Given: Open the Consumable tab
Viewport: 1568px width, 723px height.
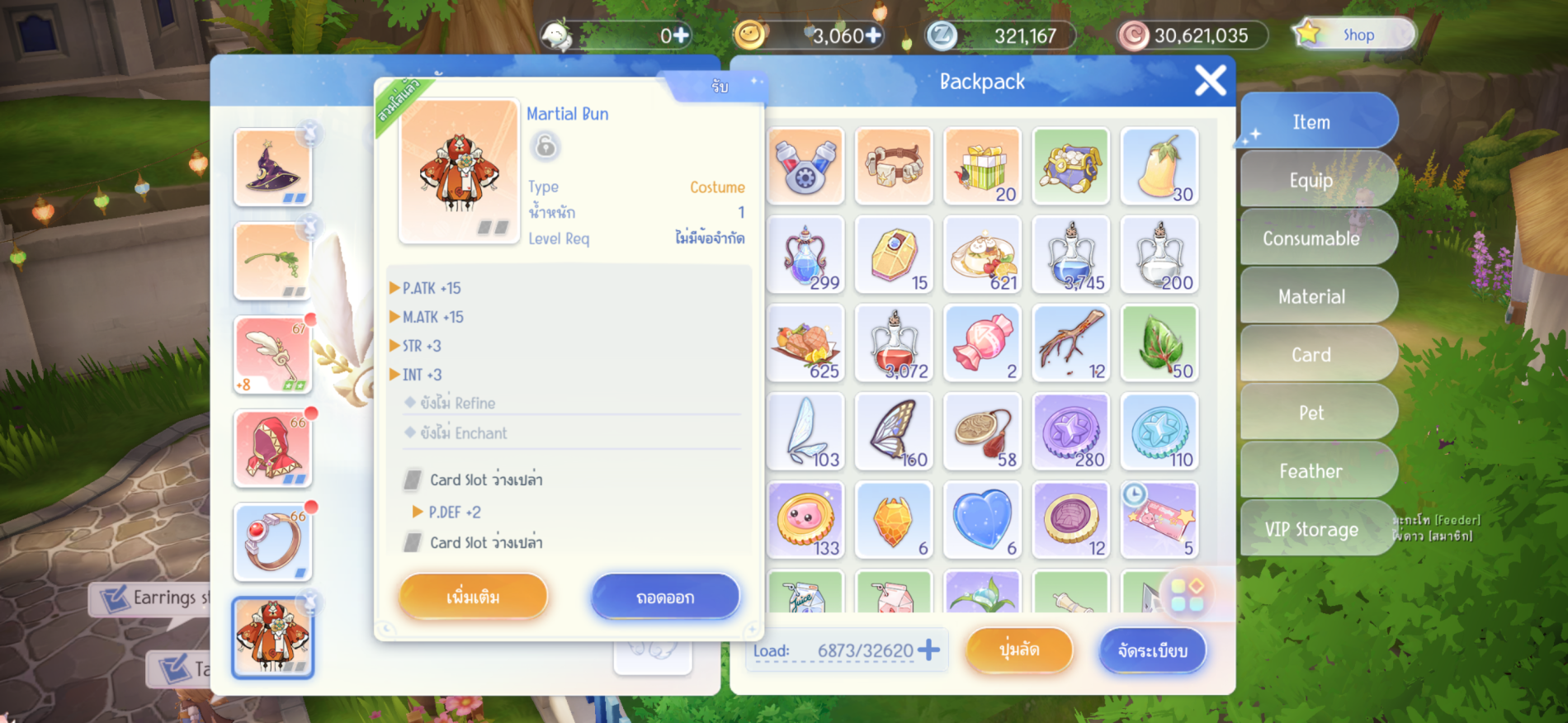Looking at the screenshot, I should (1311, 239).
